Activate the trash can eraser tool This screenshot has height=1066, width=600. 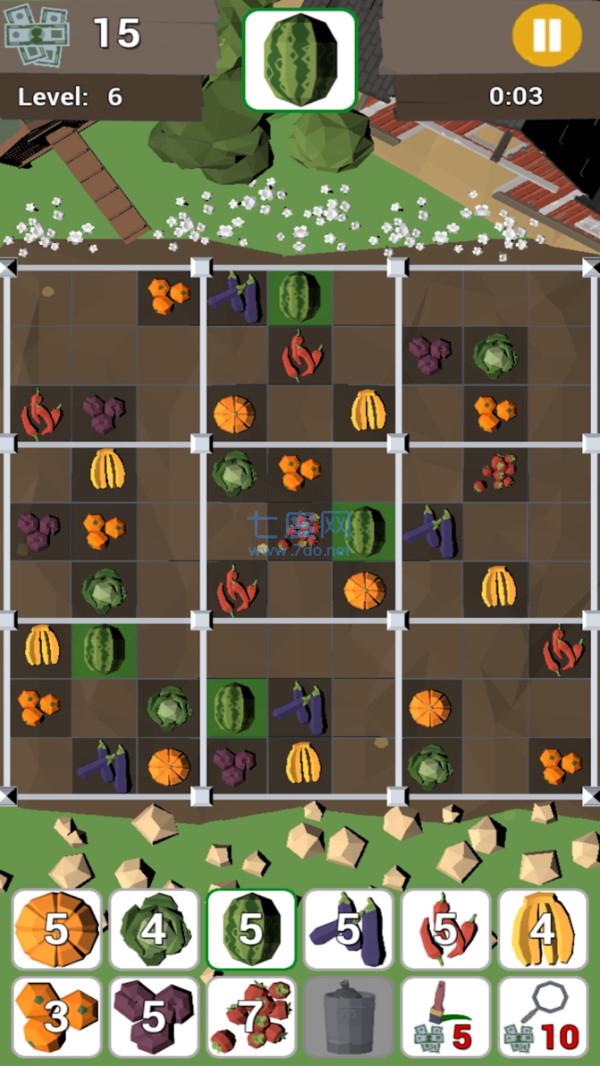click(348, 1017)
